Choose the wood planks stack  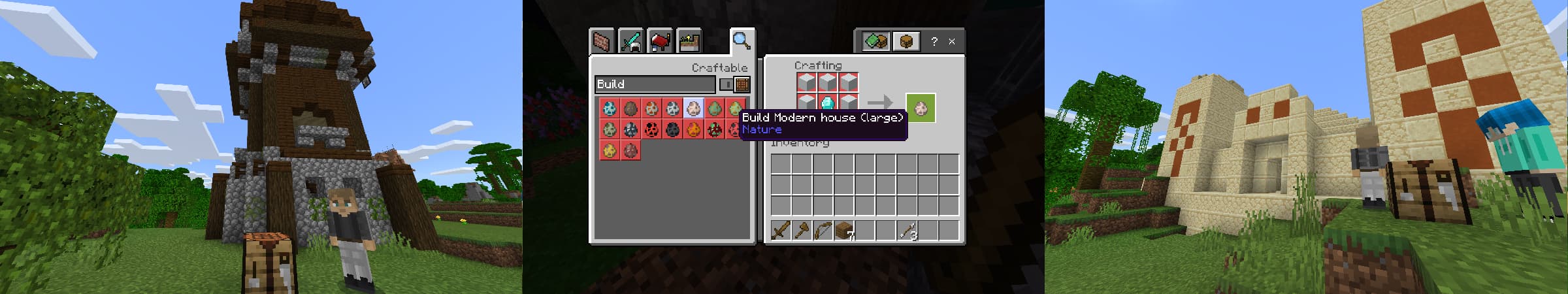coord(844,231)
